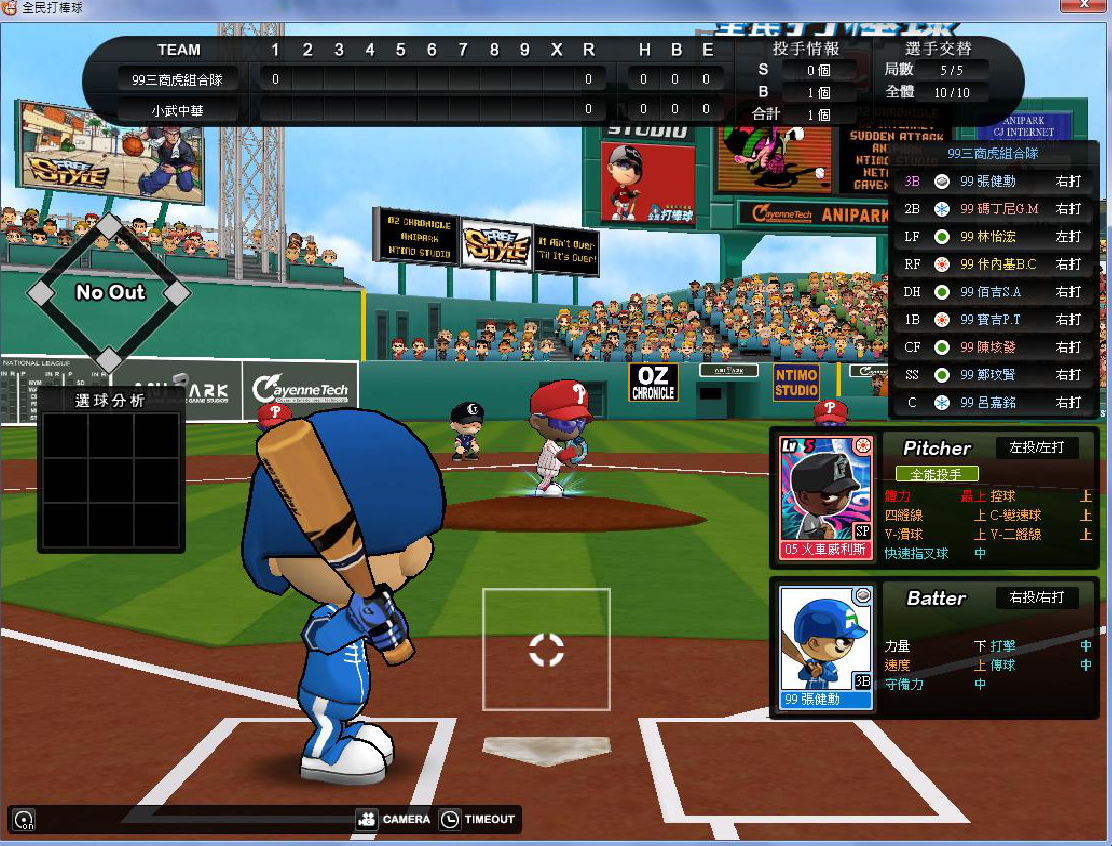Select the 1B lineup row

pyautogui.click(x=992, y=319)
